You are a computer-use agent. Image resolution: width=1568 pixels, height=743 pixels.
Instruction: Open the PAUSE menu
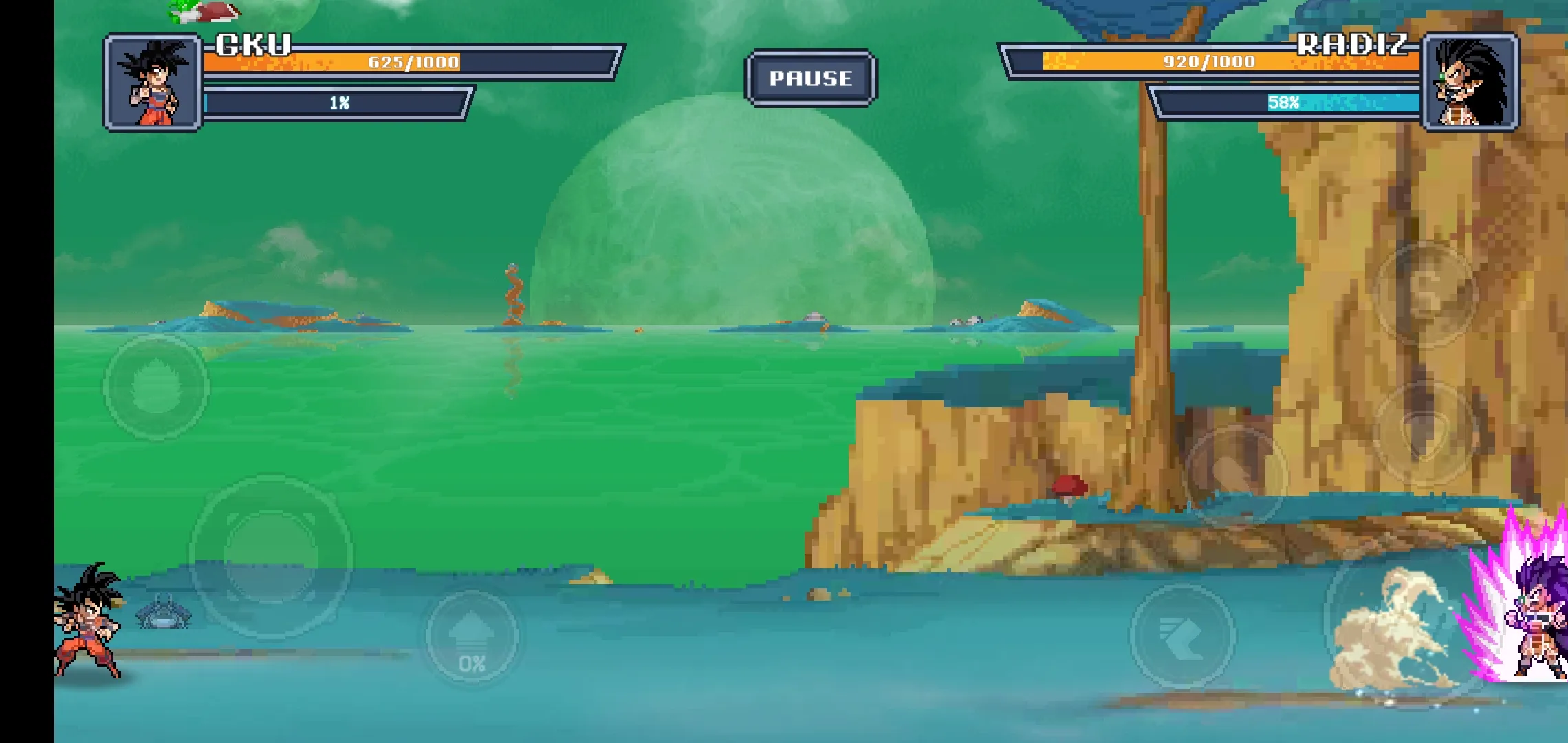coord(811,78)
